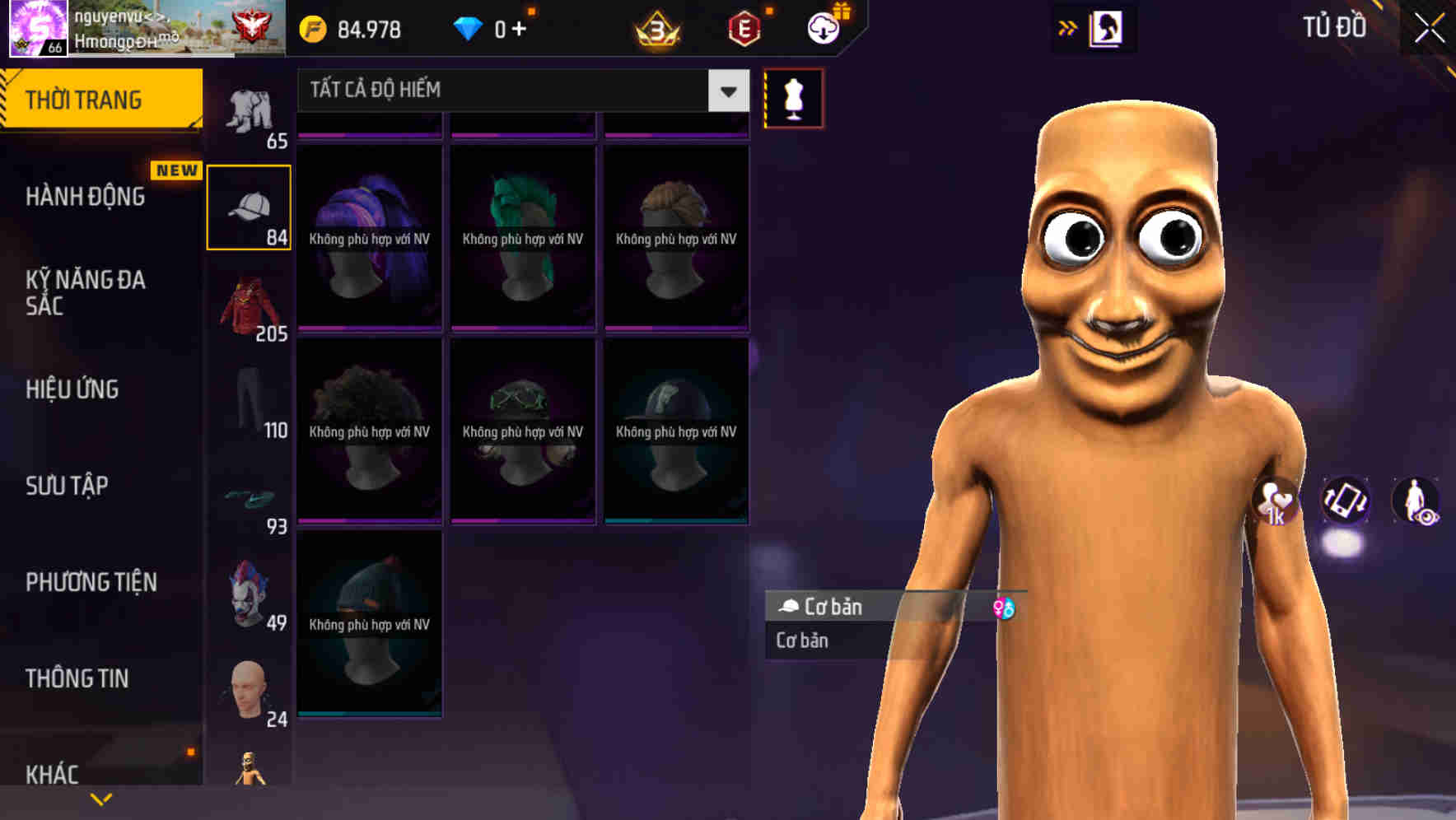Toggle the gender icon next to Cơ bản
The image size is (1456, 820).
tap(1006, 607)
